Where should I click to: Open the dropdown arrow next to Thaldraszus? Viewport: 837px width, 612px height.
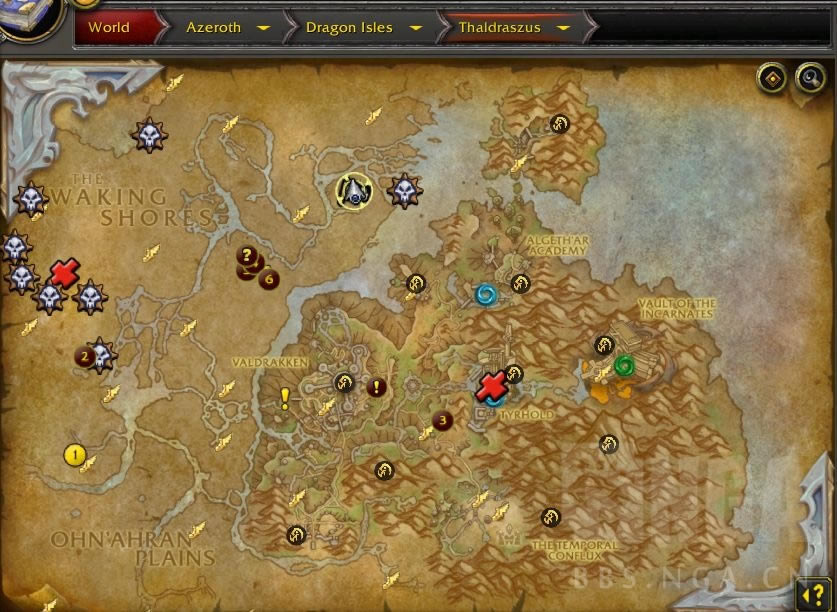tap(563, 28)
